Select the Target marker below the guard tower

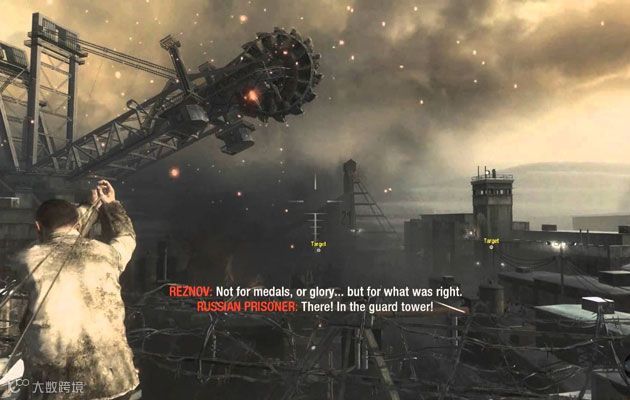[491, 242]
